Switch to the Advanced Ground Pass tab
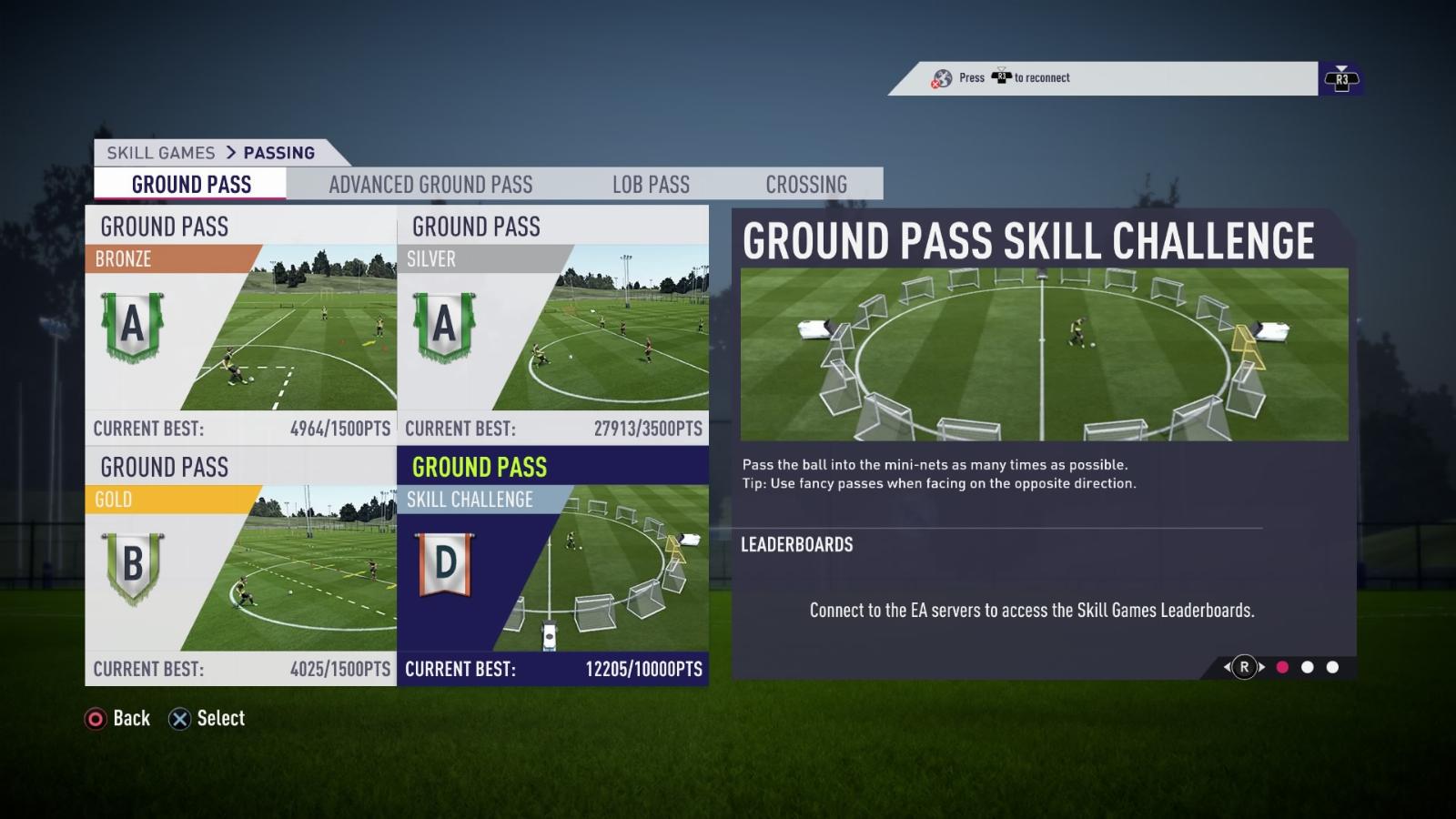The image size is (1456, 819). pos(430,185)
